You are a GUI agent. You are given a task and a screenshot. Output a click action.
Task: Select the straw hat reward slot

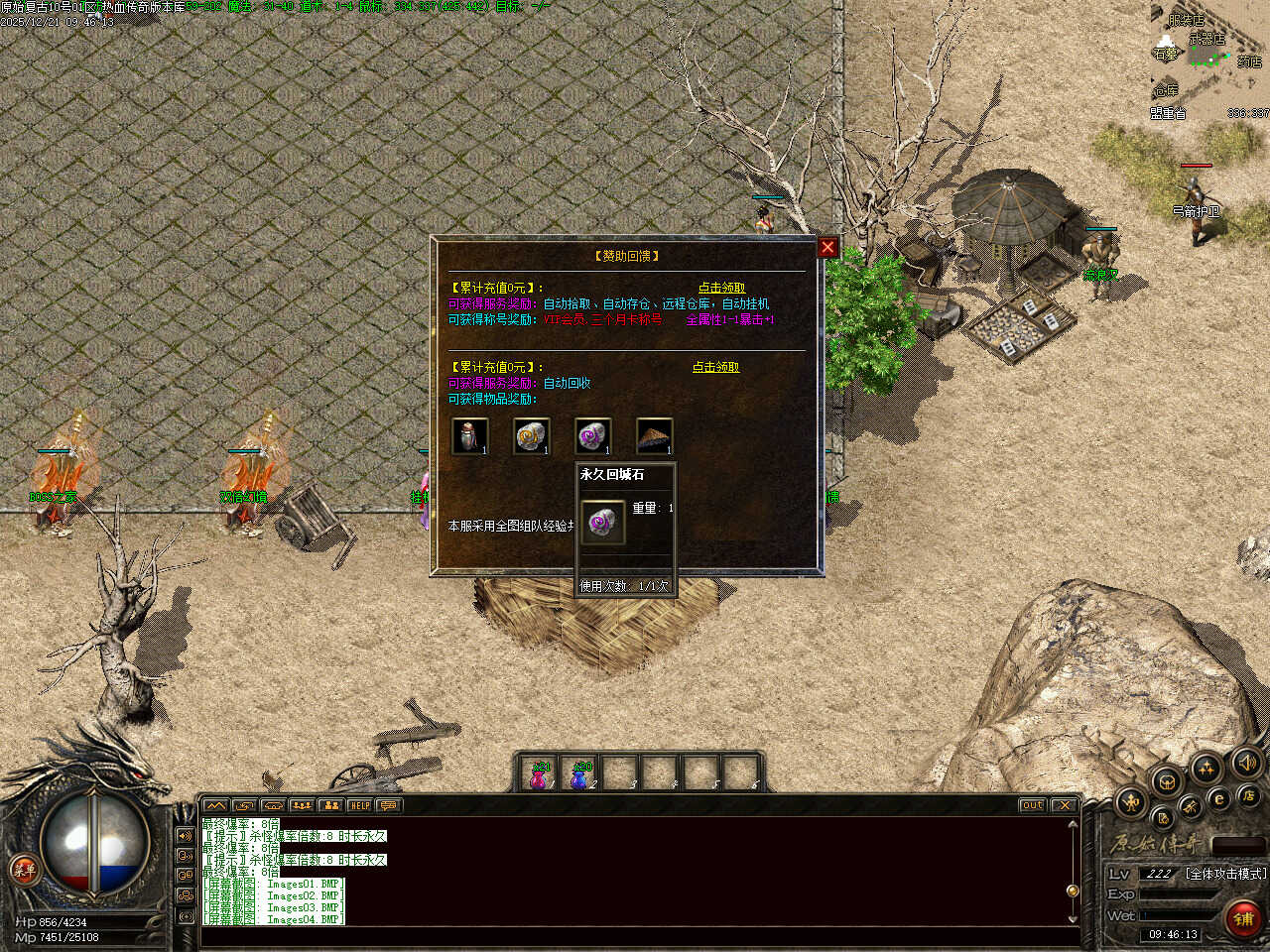point(654,436)
